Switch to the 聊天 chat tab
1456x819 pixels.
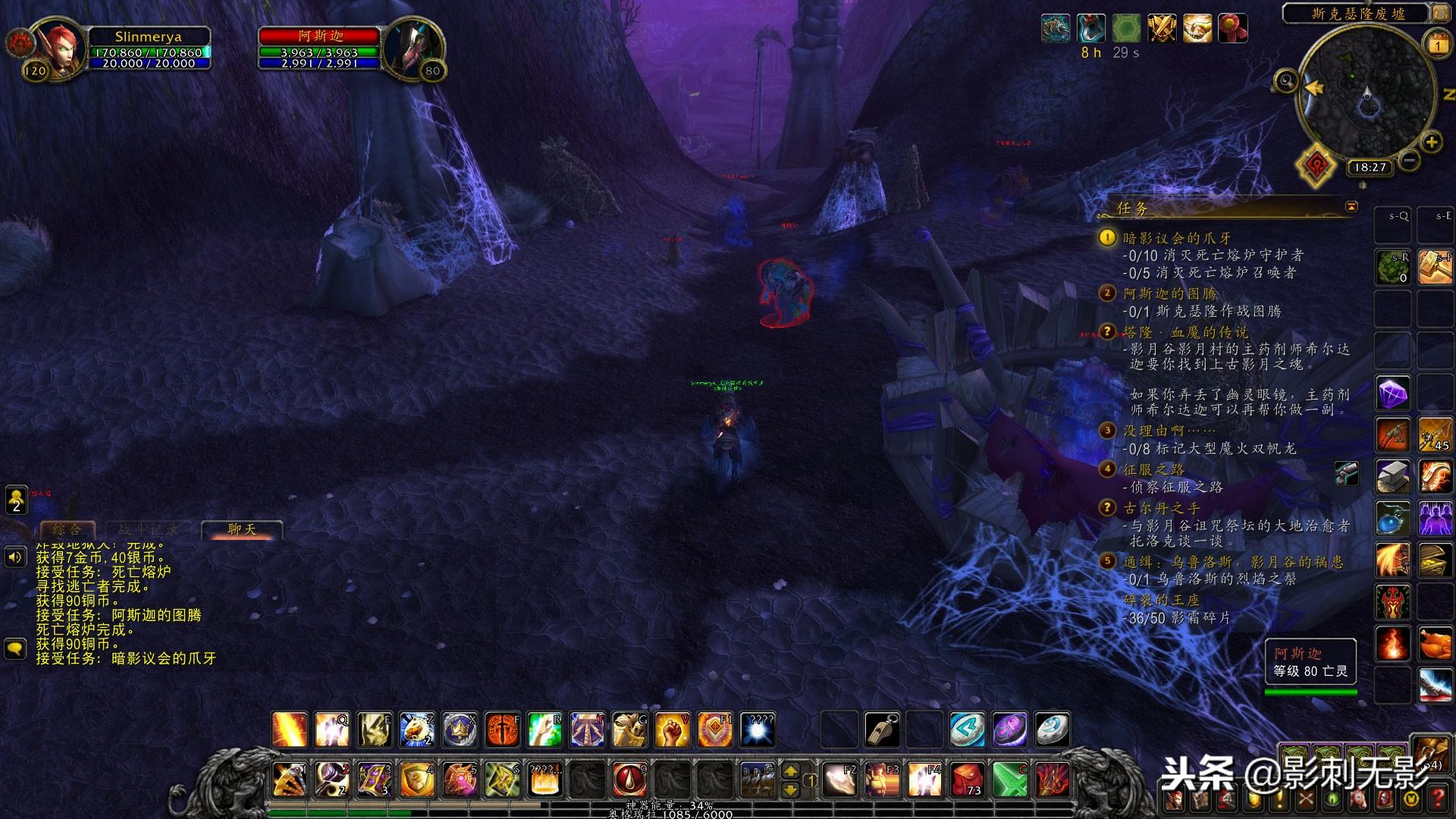coord(242,529)
